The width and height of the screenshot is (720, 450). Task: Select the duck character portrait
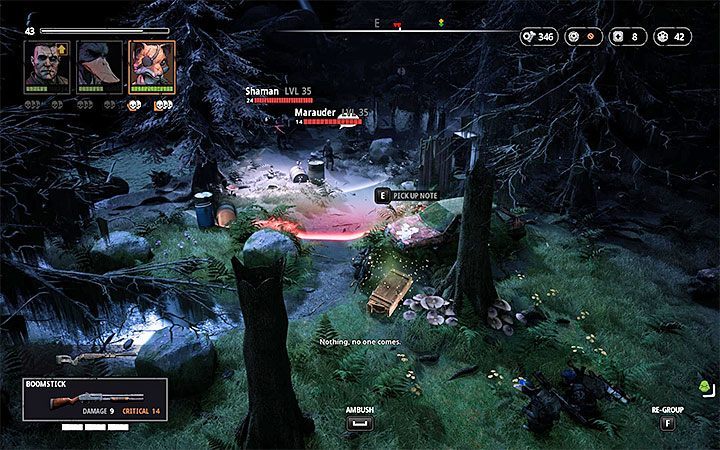point(100,67)
